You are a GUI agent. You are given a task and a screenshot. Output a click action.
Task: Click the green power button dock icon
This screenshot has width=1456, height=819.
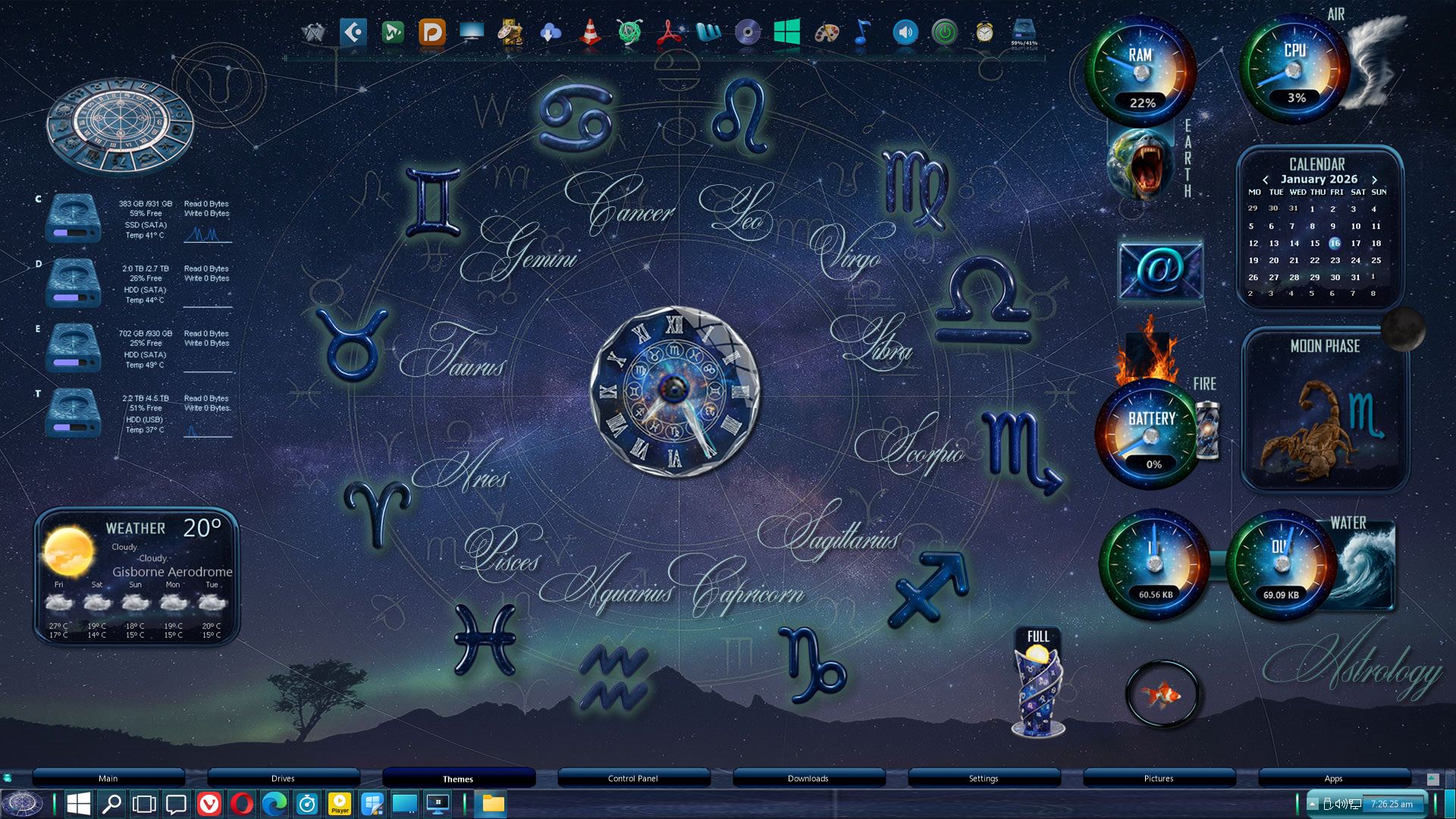(x=944, y=33)
